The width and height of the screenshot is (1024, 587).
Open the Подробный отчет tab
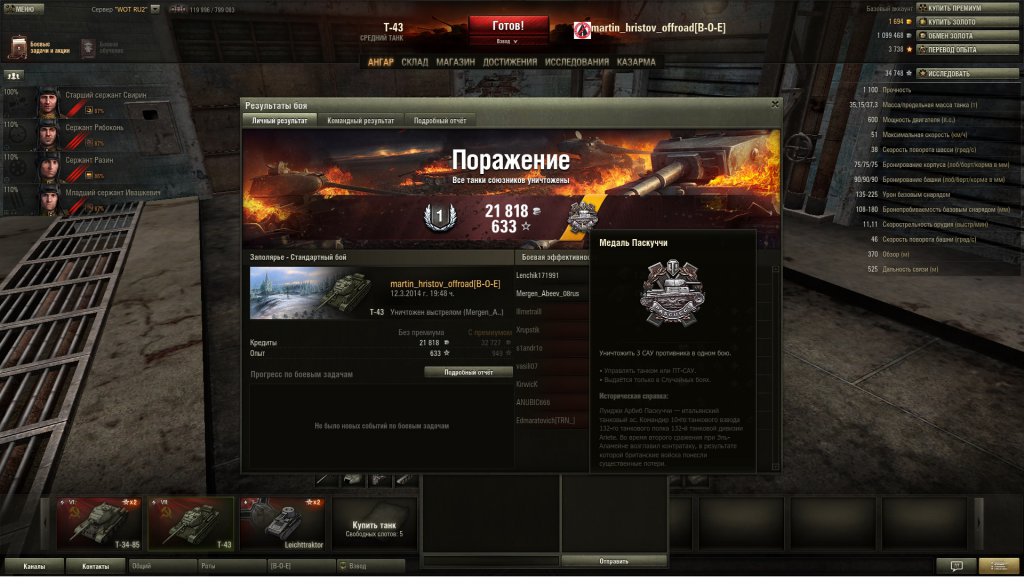coord(439,120)
